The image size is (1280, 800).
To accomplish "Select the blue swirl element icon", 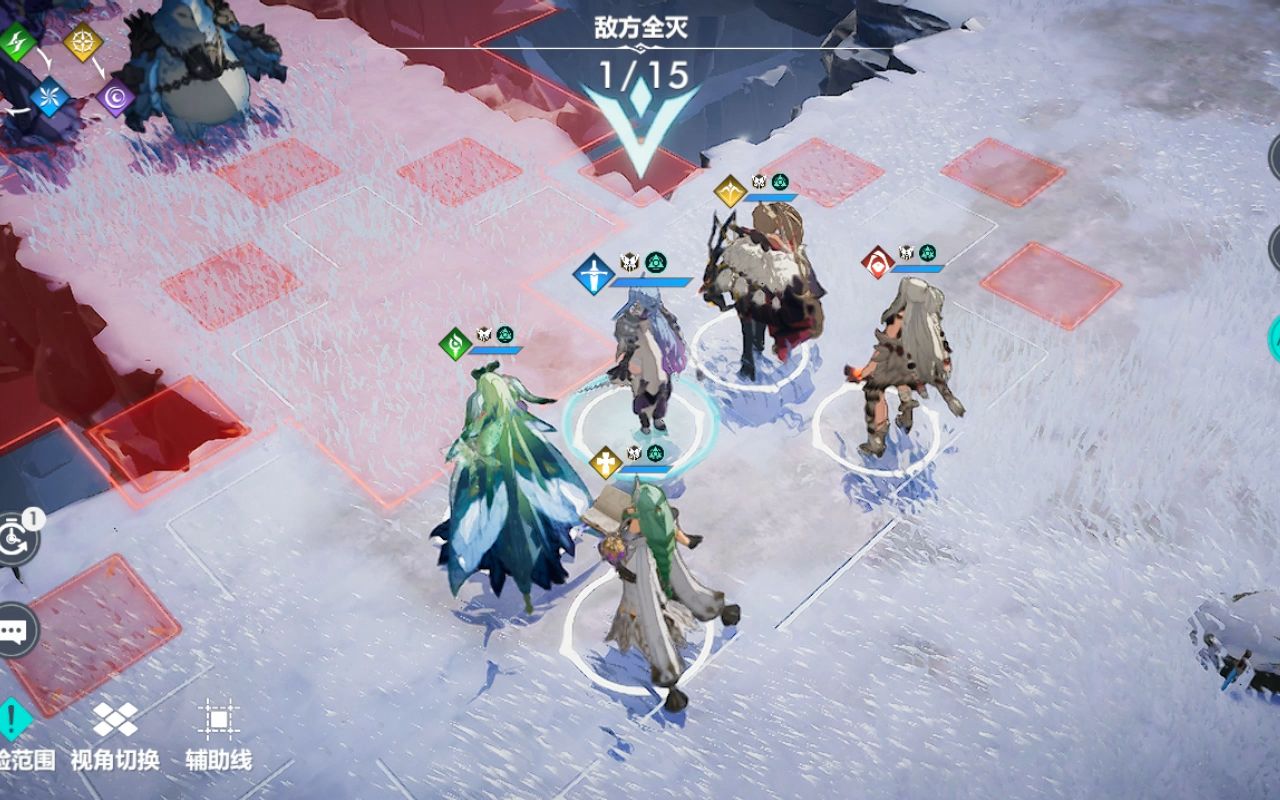I will point(47,96).
